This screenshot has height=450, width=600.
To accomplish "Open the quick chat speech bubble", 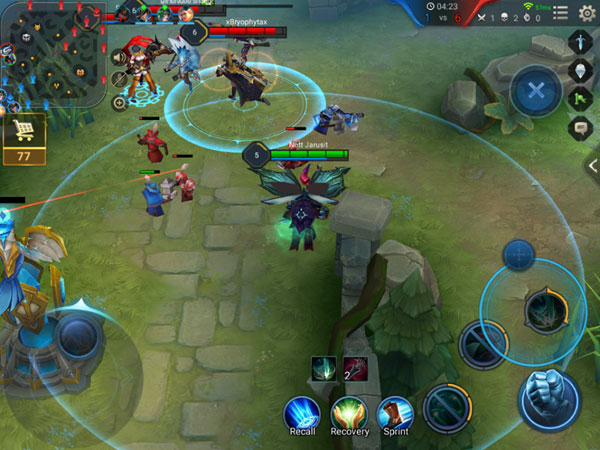I will pos(582,127).
